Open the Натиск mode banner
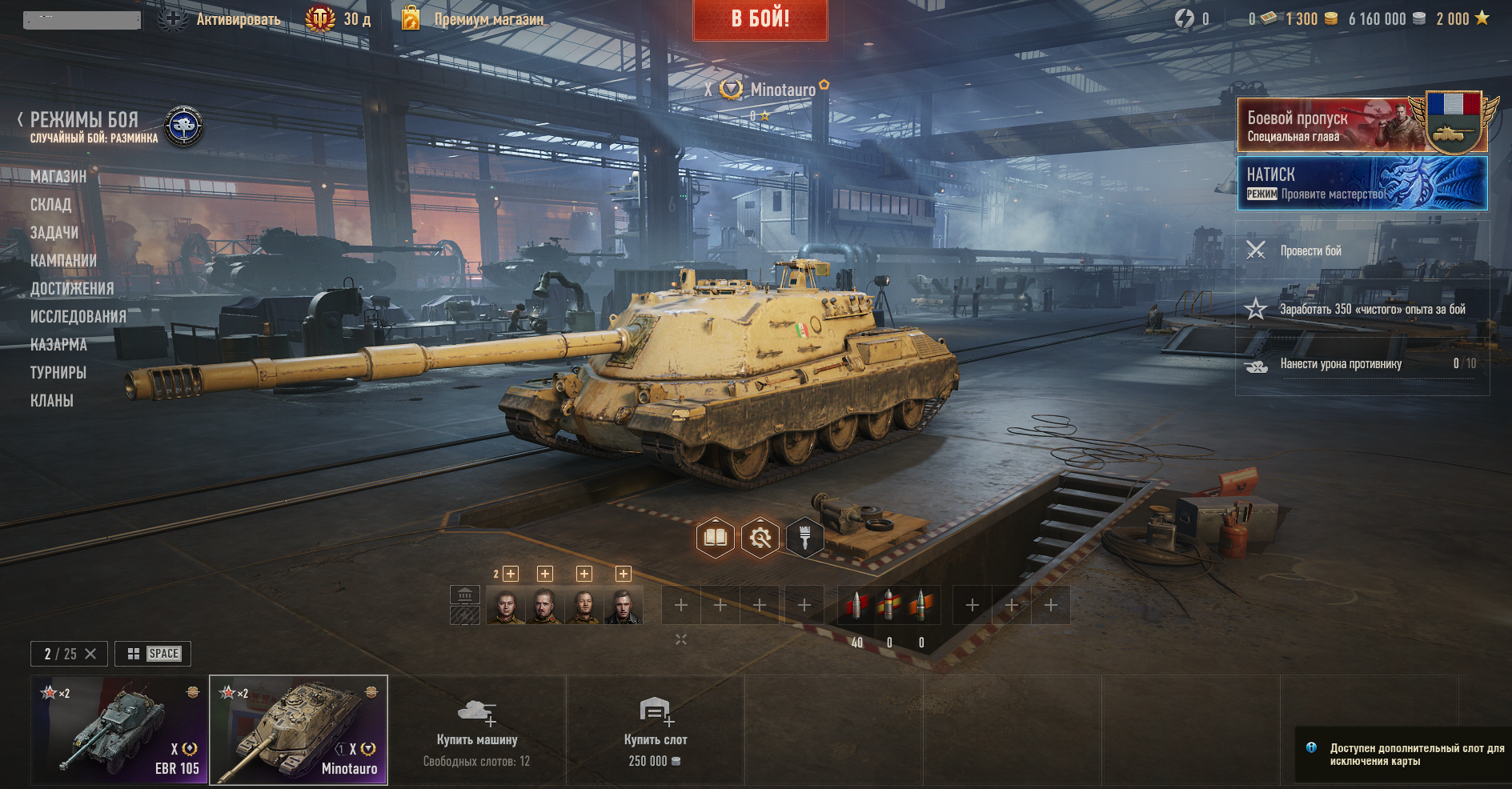Viewport: 1512px width, 789px height. (x=1362, y=183)
